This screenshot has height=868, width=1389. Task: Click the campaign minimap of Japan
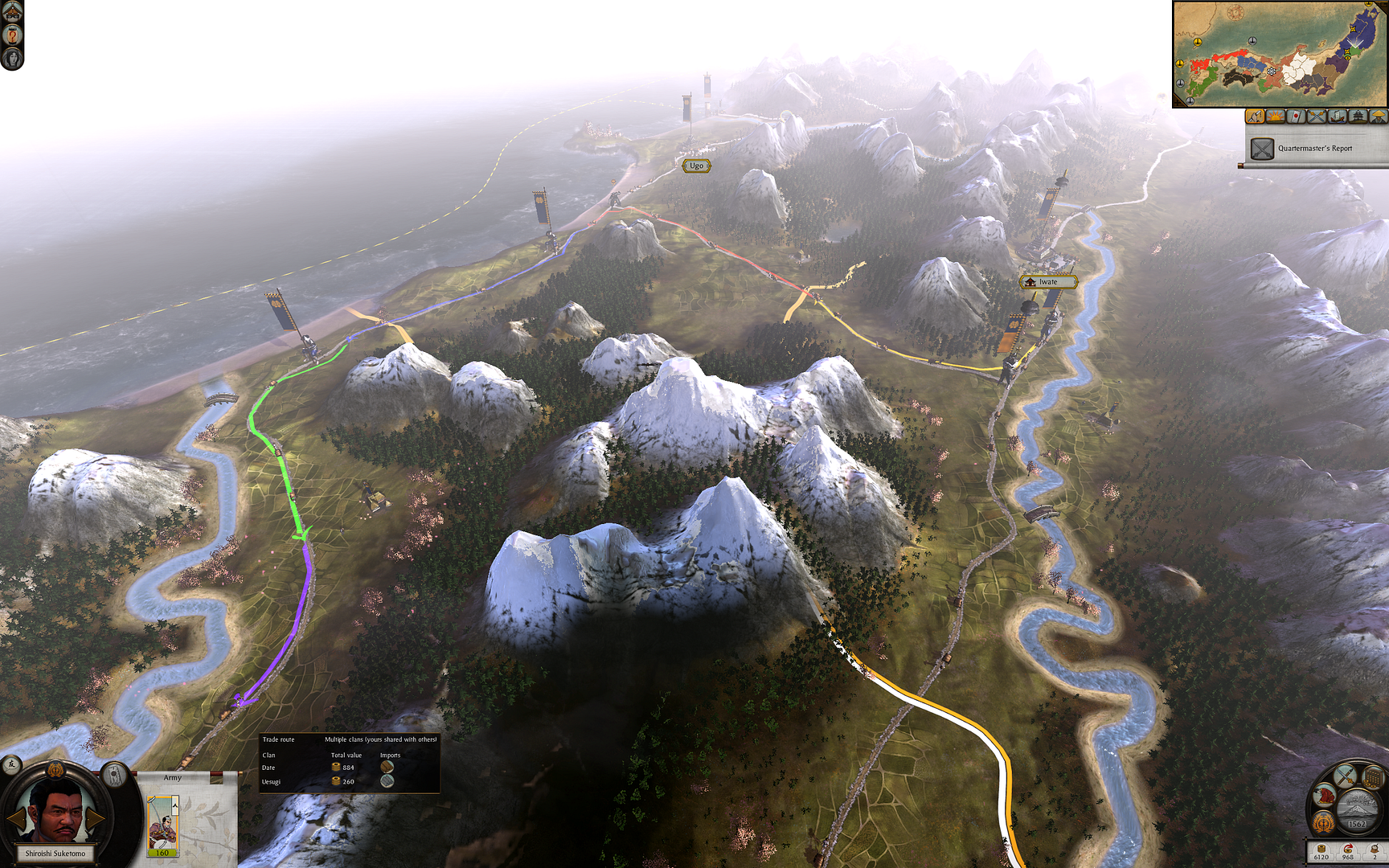coord(1280,54)
